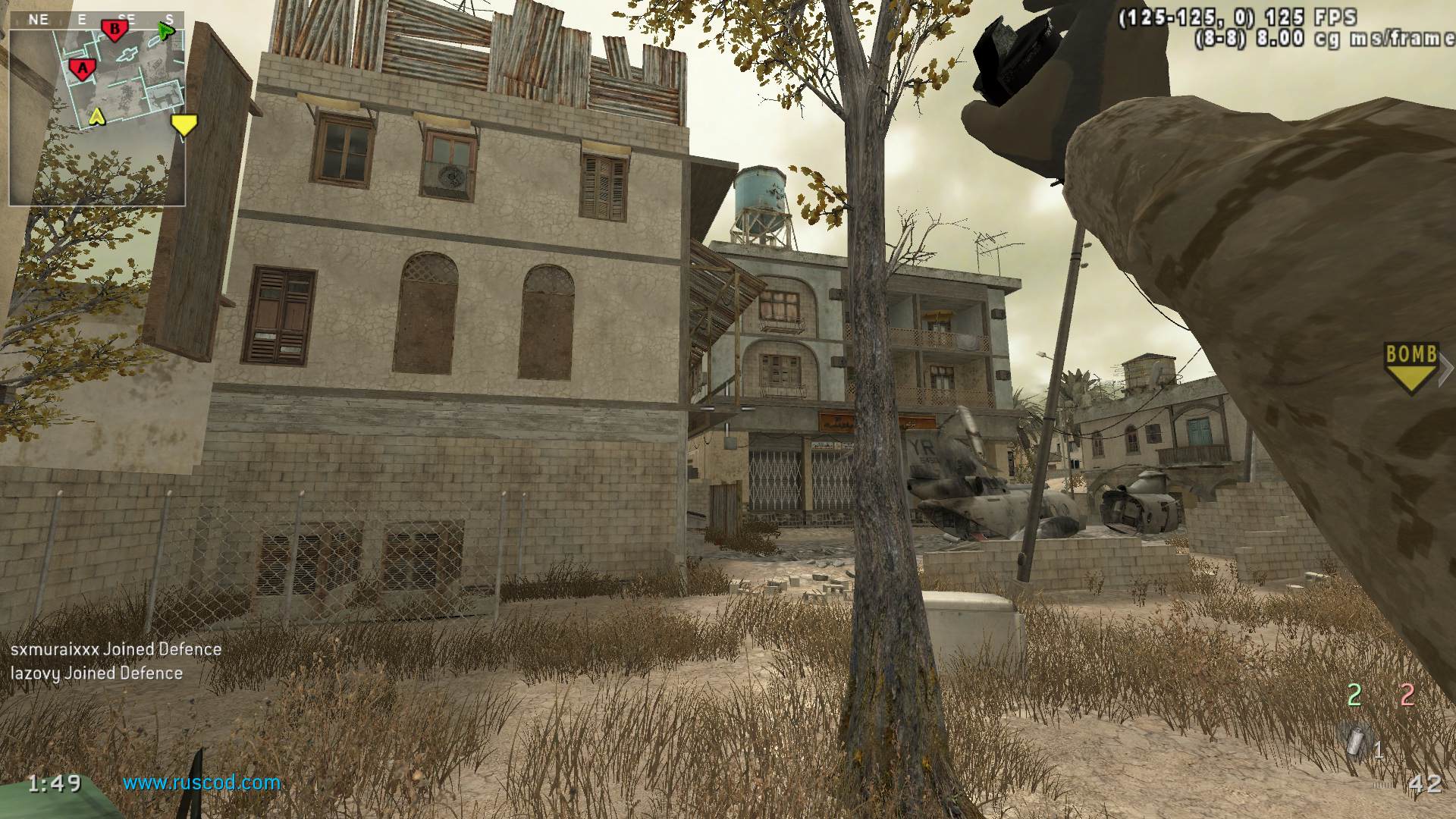Select bombsite B marker on the minimap

click(x=115, y=30)
